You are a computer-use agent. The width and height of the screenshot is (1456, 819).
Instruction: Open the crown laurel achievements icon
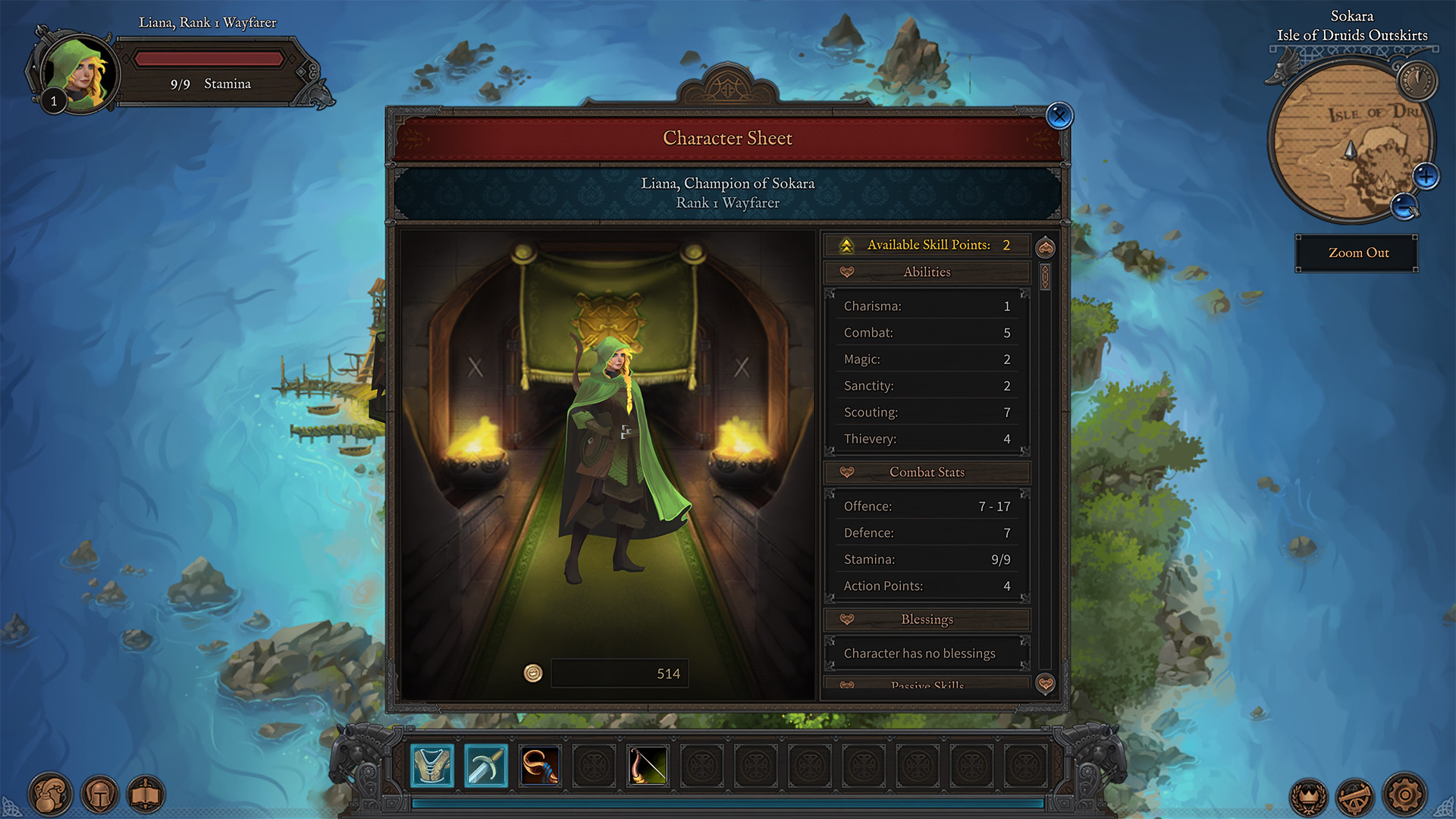(x=1308, y=797)
